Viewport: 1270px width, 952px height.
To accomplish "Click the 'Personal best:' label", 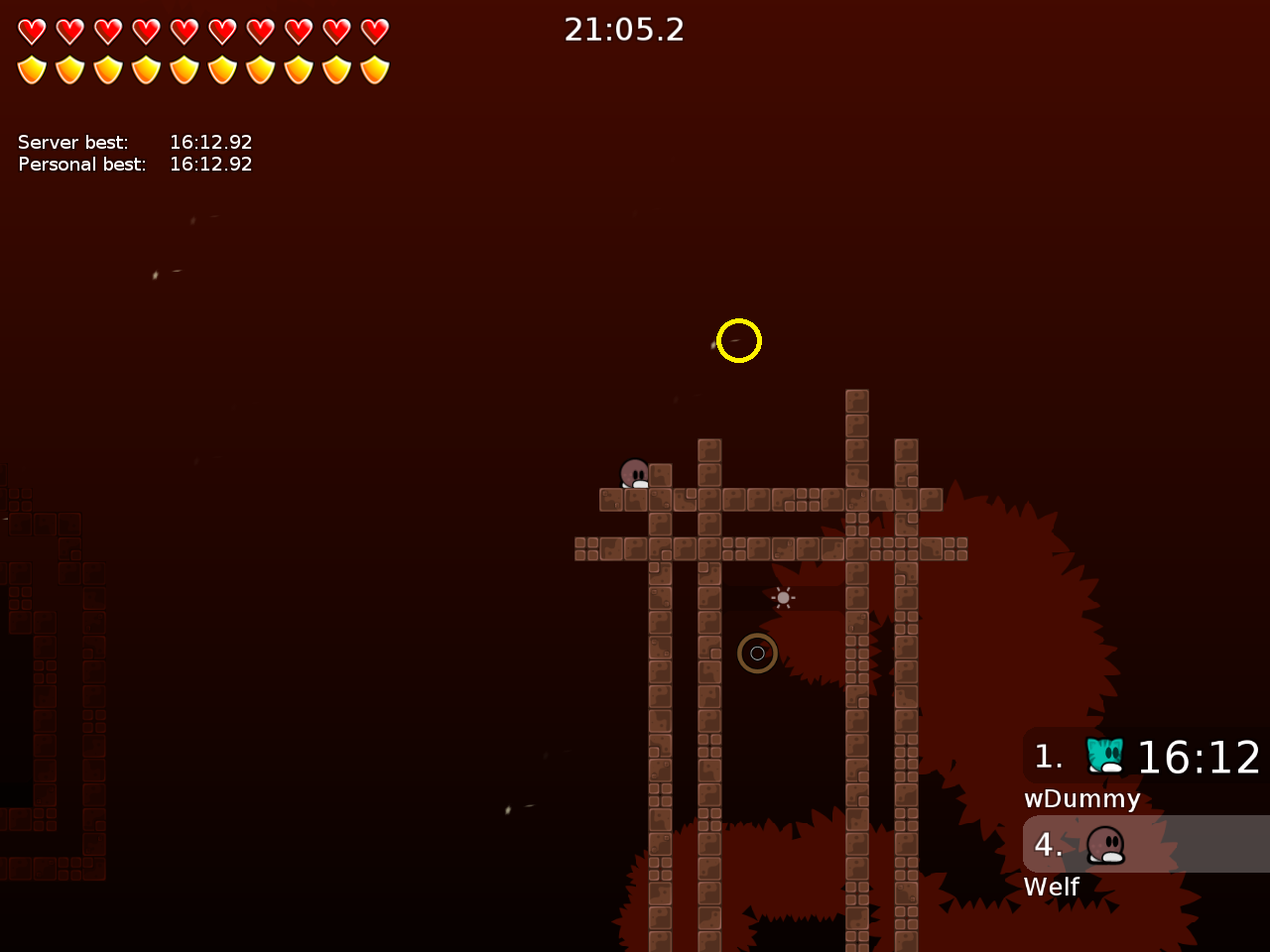I will [80, 164].
